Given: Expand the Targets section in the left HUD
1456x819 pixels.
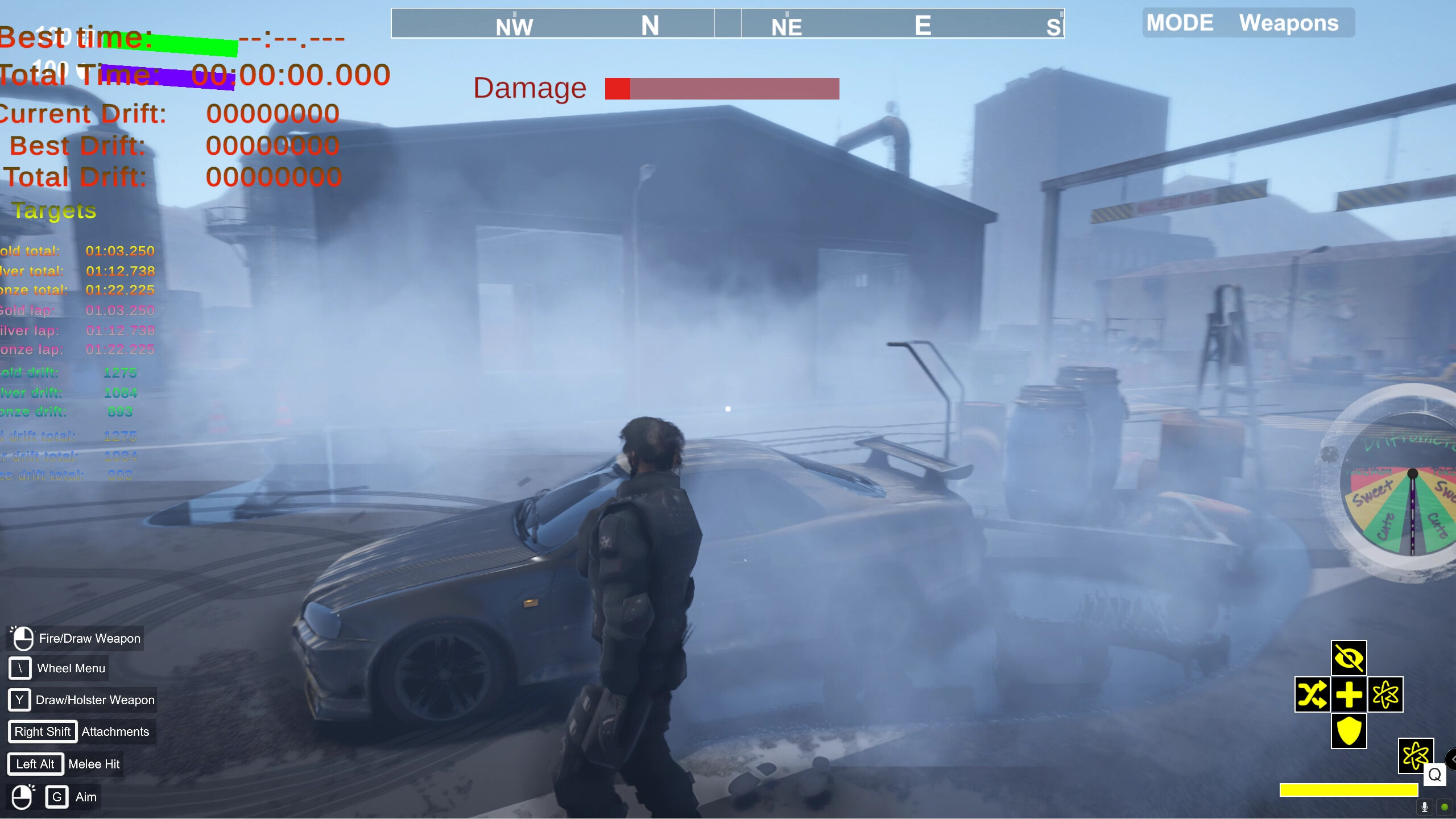Looking at the screenshot, I should 55,211.
